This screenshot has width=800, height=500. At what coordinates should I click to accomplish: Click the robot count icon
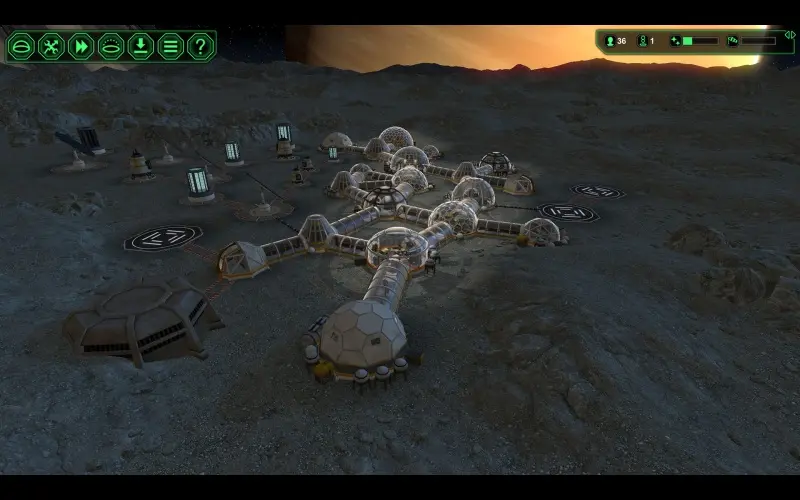point(642,41)
